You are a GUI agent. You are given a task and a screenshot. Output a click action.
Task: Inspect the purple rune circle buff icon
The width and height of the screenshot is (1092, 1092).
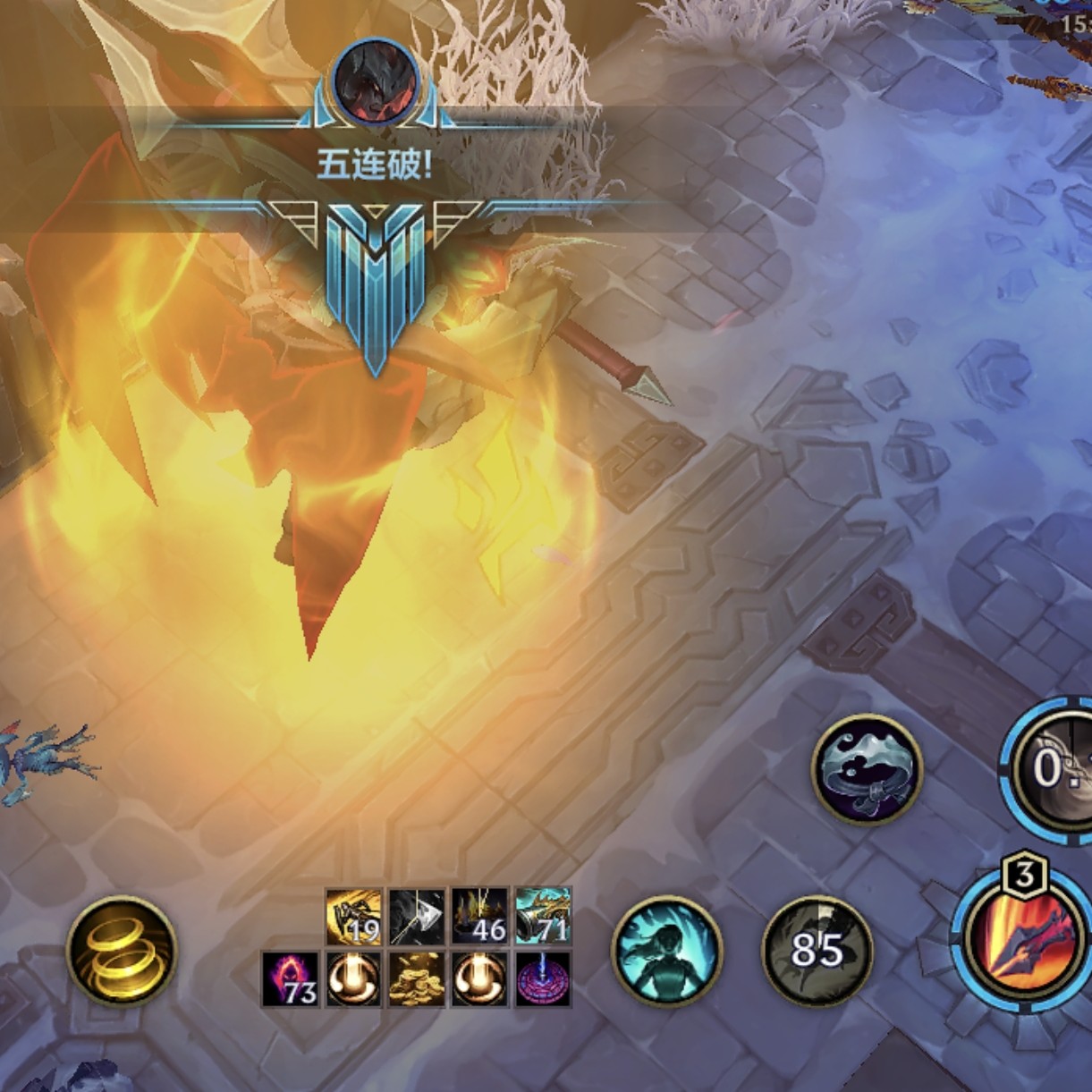[543, 978]
